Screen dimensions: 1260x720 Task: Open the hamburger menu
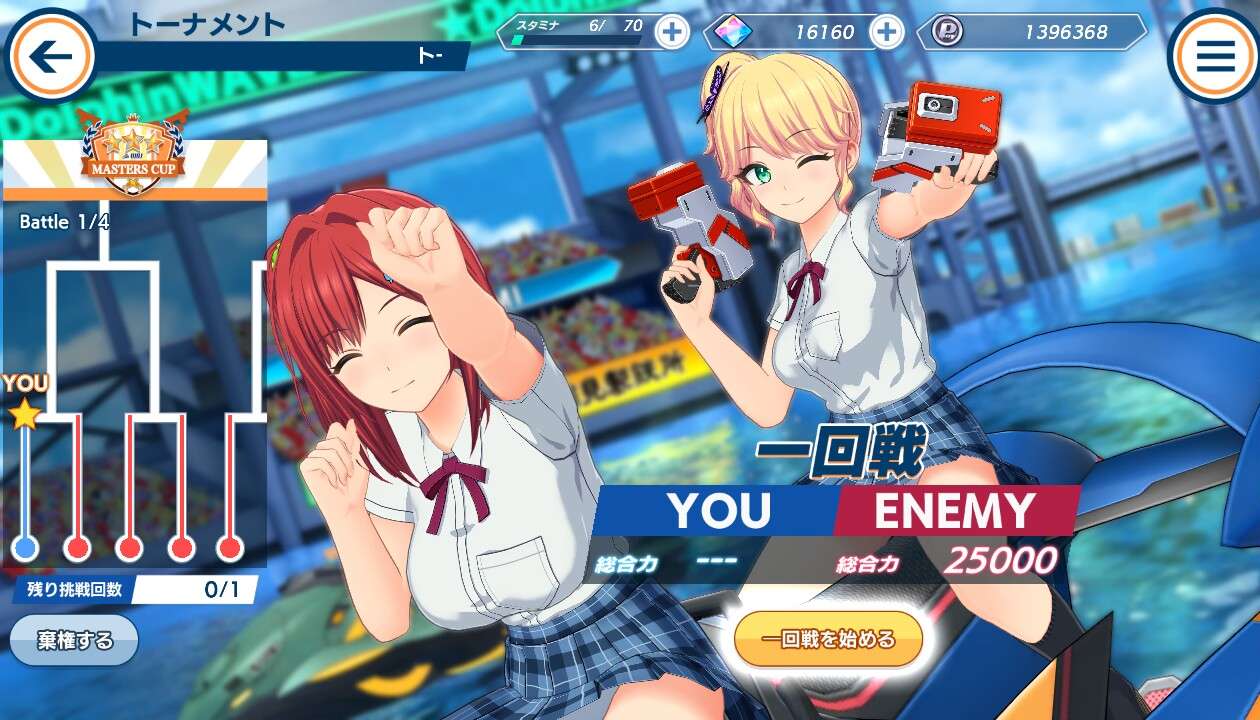tap(1215, 56)
